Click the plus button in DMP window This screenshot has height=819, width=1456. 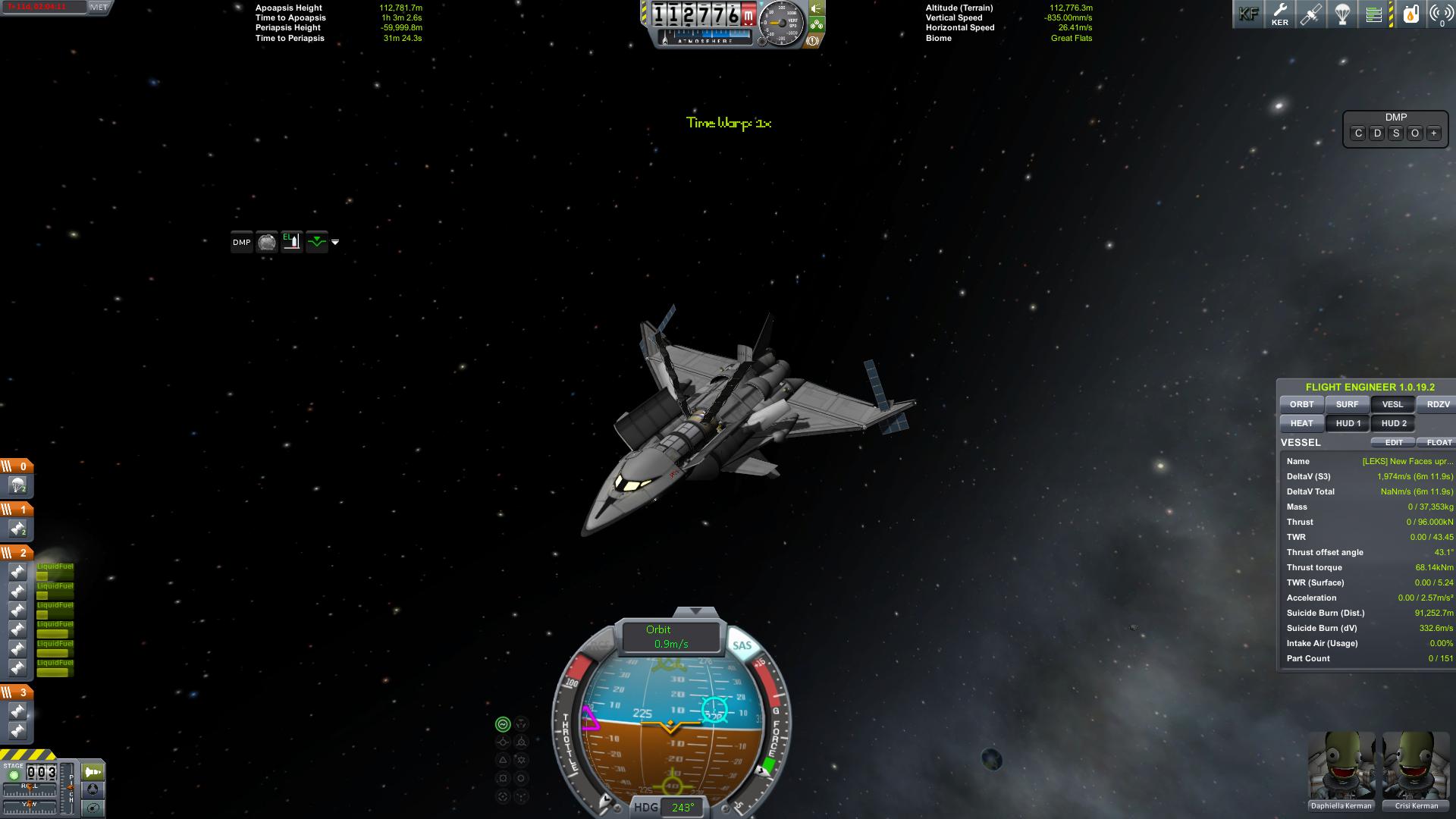coord(1433,133)
